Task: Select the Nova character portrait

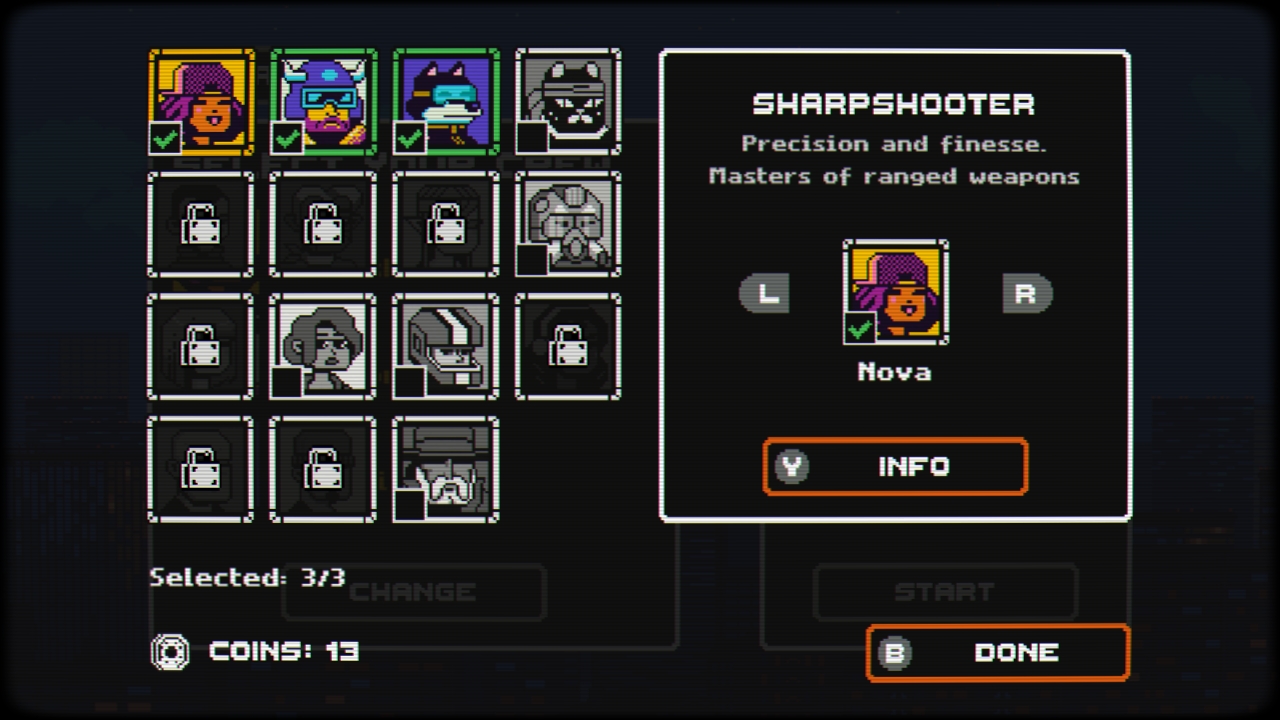Action: 199,99
